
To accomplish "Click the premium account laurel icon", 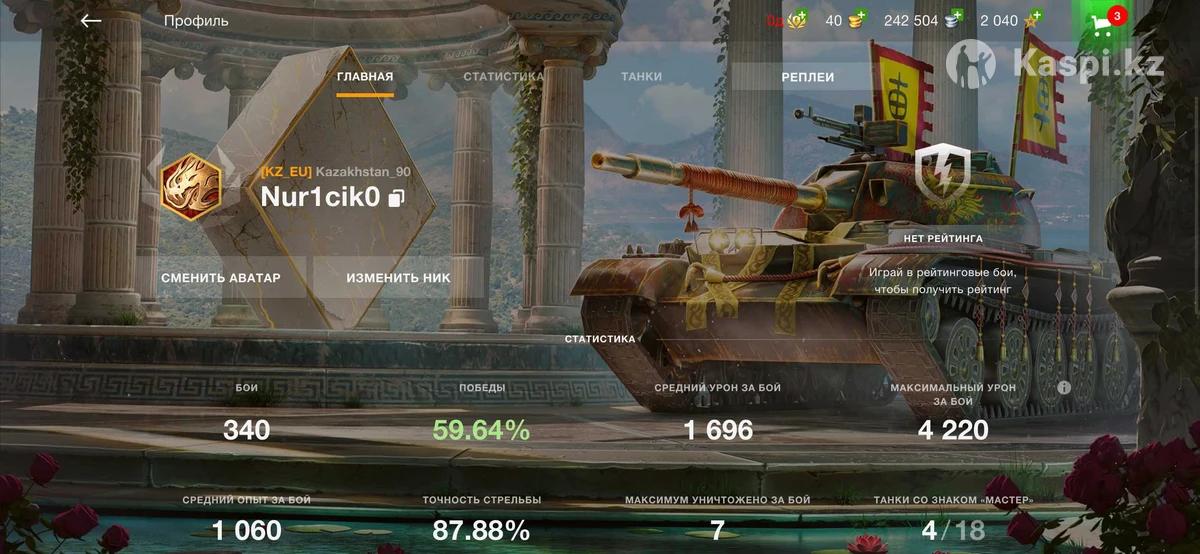I will click(797, 20).
